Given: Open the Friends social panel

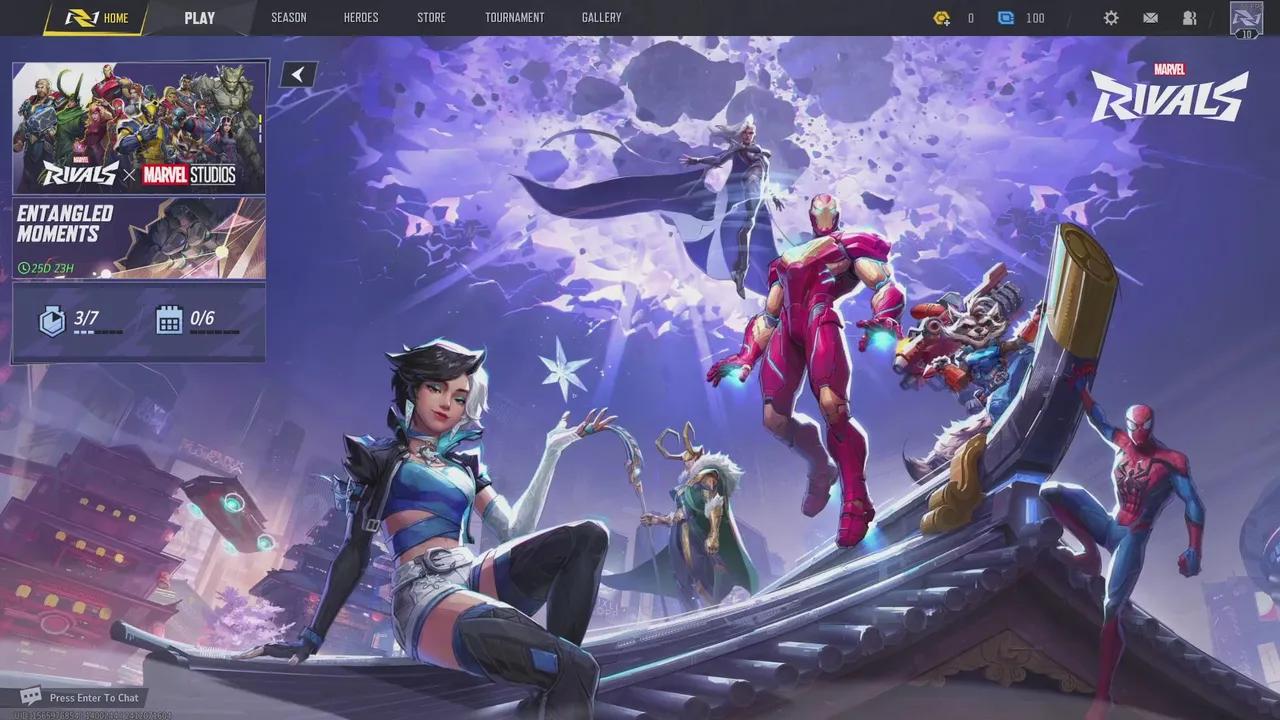Looking at the screenshot, I should coord(1189,17).
